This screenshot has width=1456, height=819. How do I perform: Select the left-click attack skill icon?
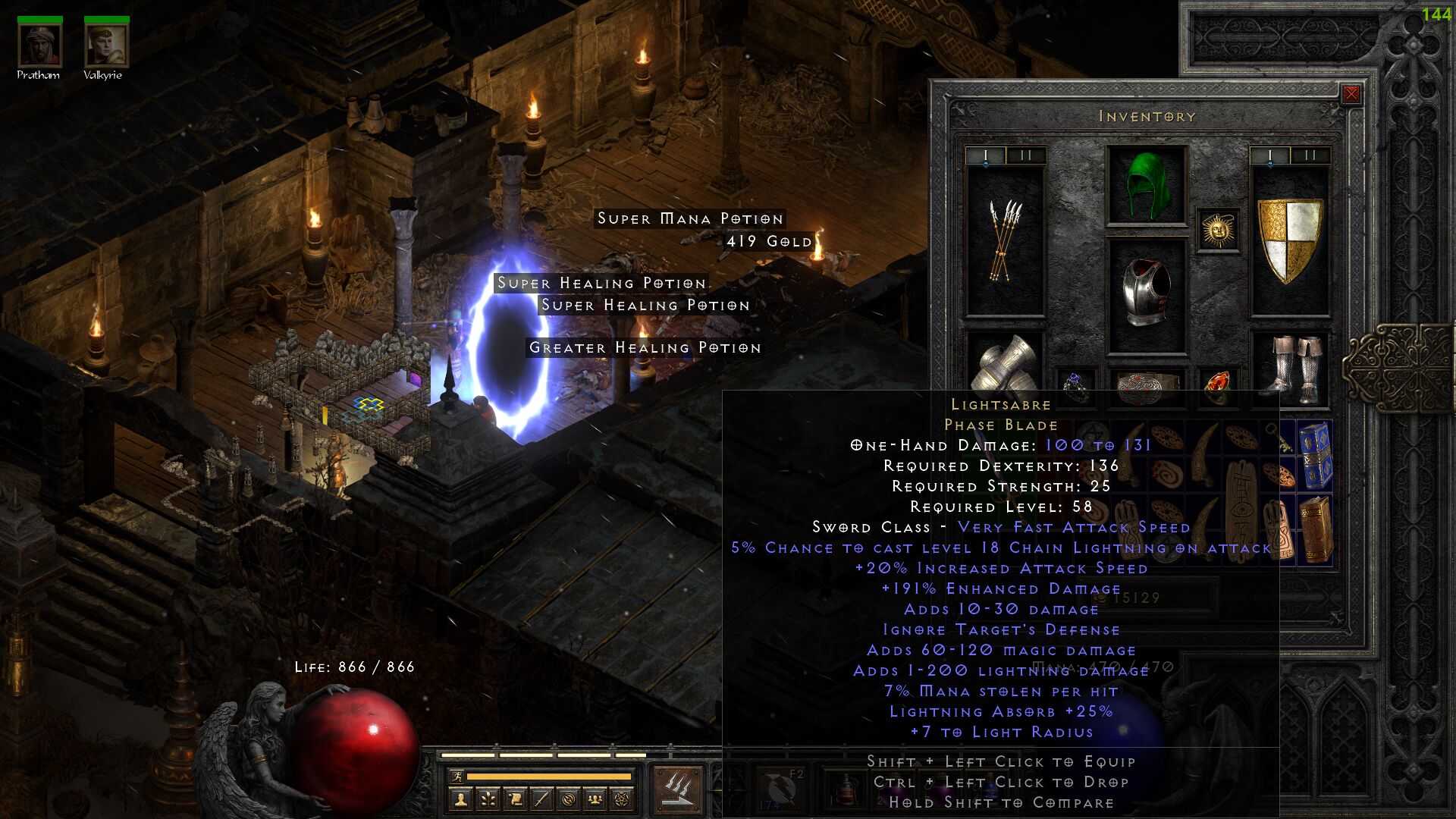click(x=677, y=789)
